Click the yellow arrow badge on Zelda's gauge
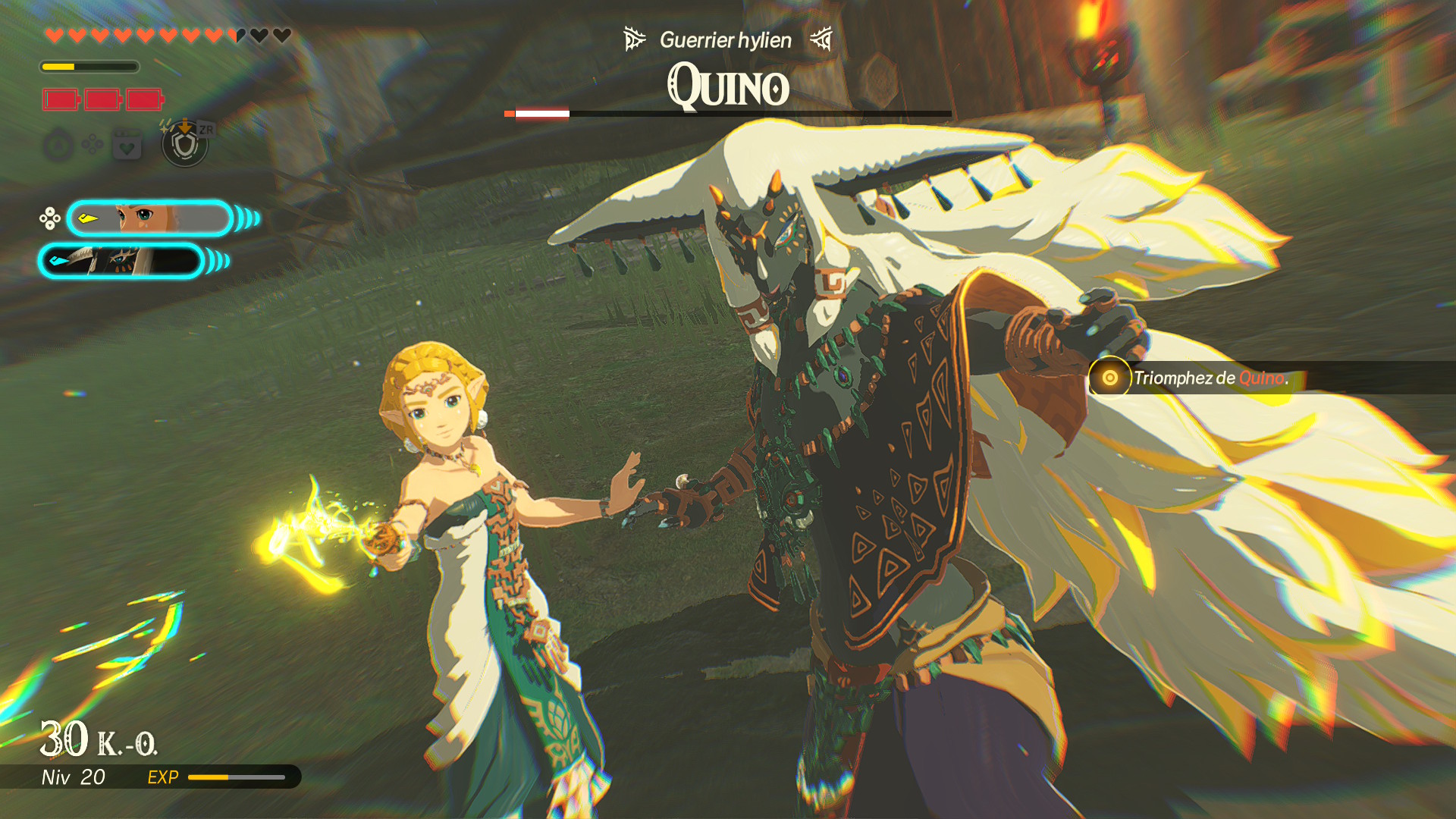The height and width of the screenshot is (819, 1456). pyautogui.click(x=86, y=218)
